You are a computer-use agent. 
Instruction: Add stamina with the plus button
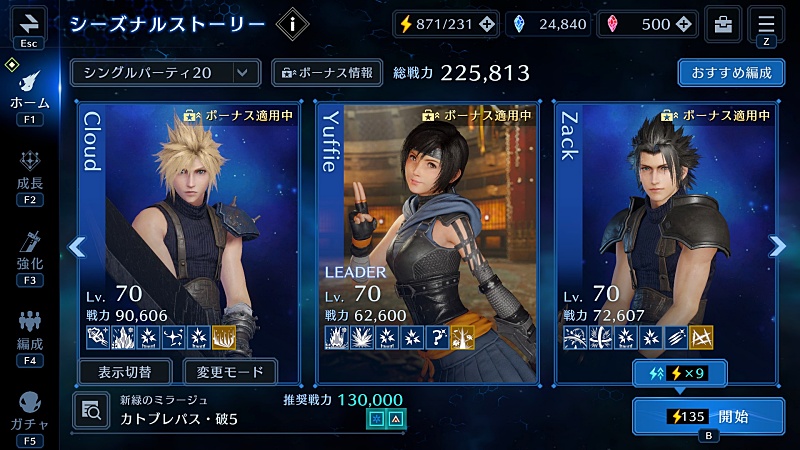point(486,25)
